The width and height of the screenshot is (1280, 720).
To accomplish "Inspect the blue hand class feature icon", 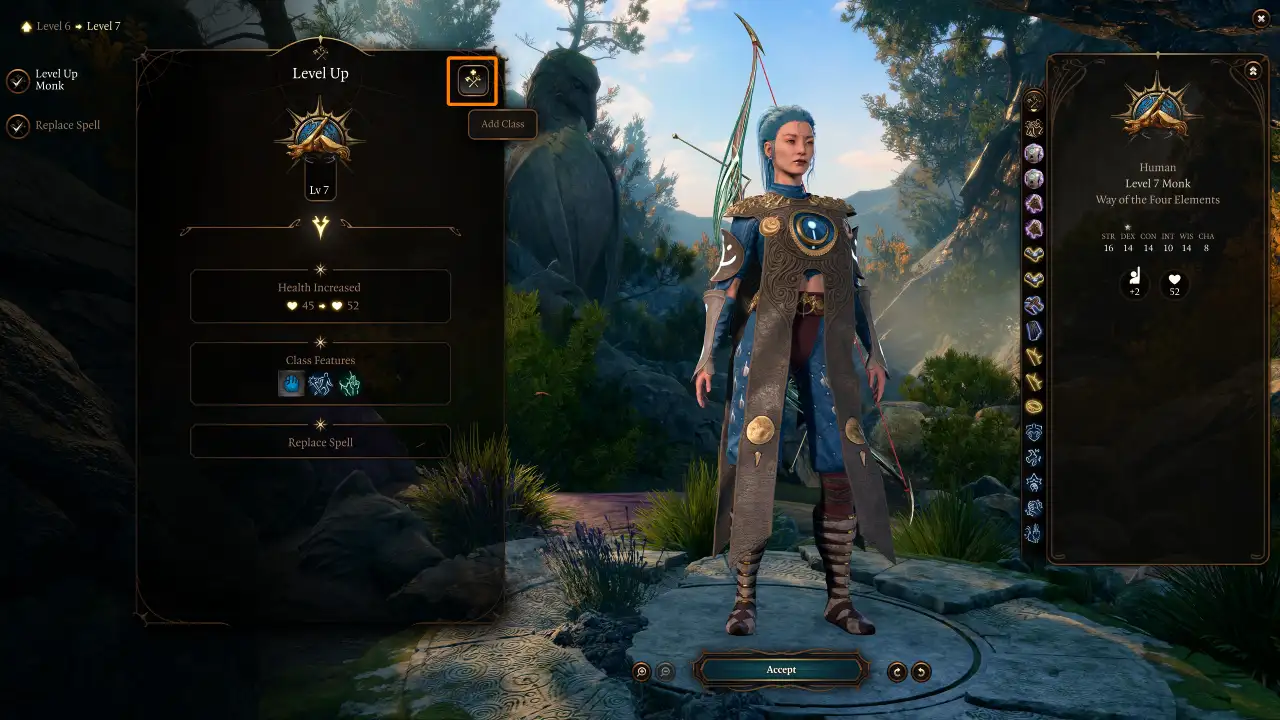I will 290,382.
